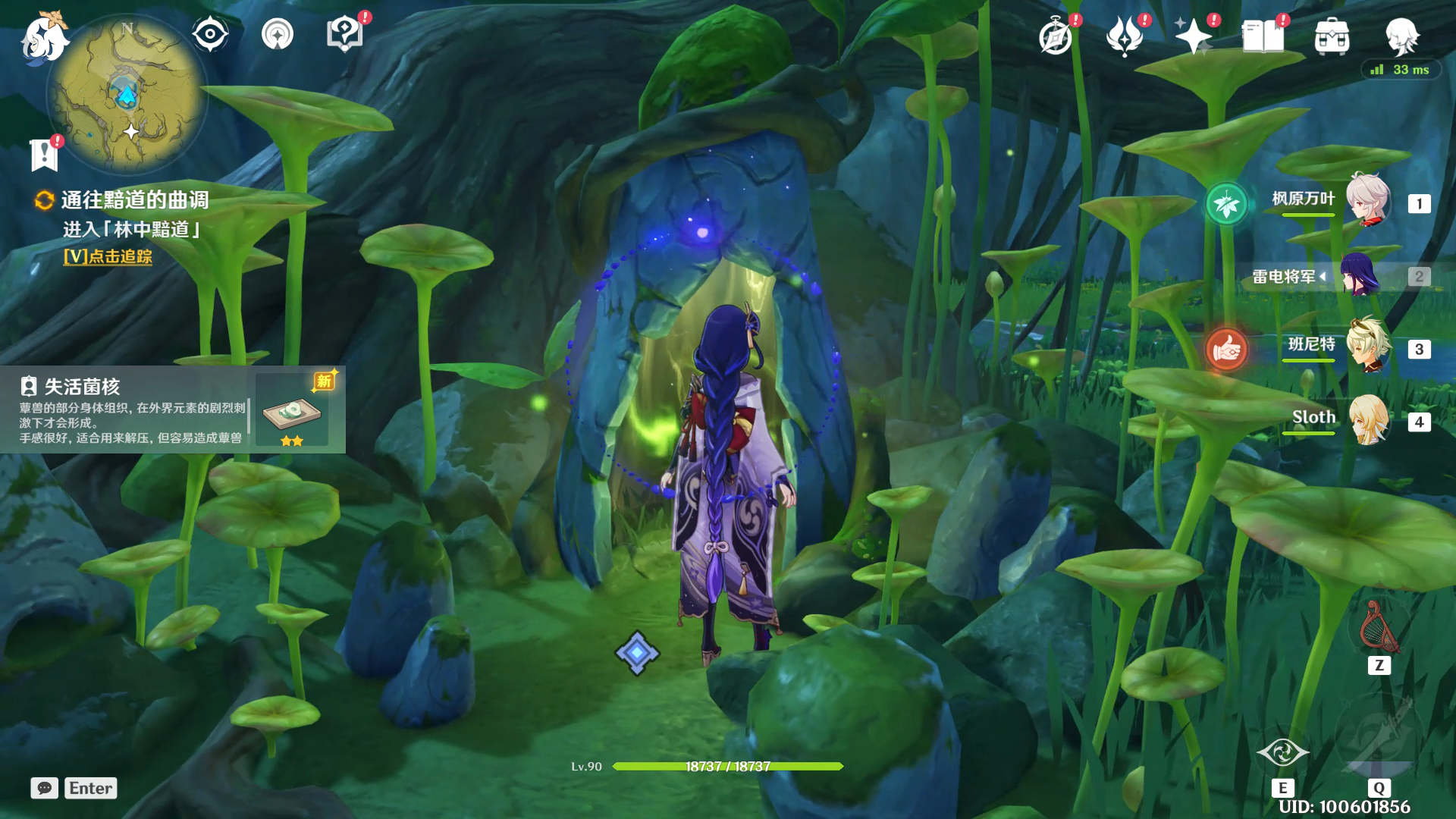1456x819 pixels.
Task: Switch to party member 枫原万叶
Action: (x=1367, y=201)
